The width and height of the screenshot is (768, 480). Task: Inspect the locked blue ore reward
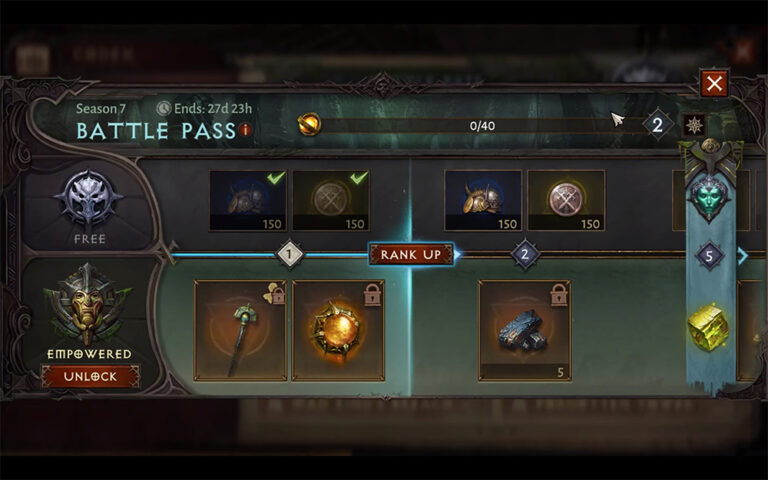tap(525, 330)
